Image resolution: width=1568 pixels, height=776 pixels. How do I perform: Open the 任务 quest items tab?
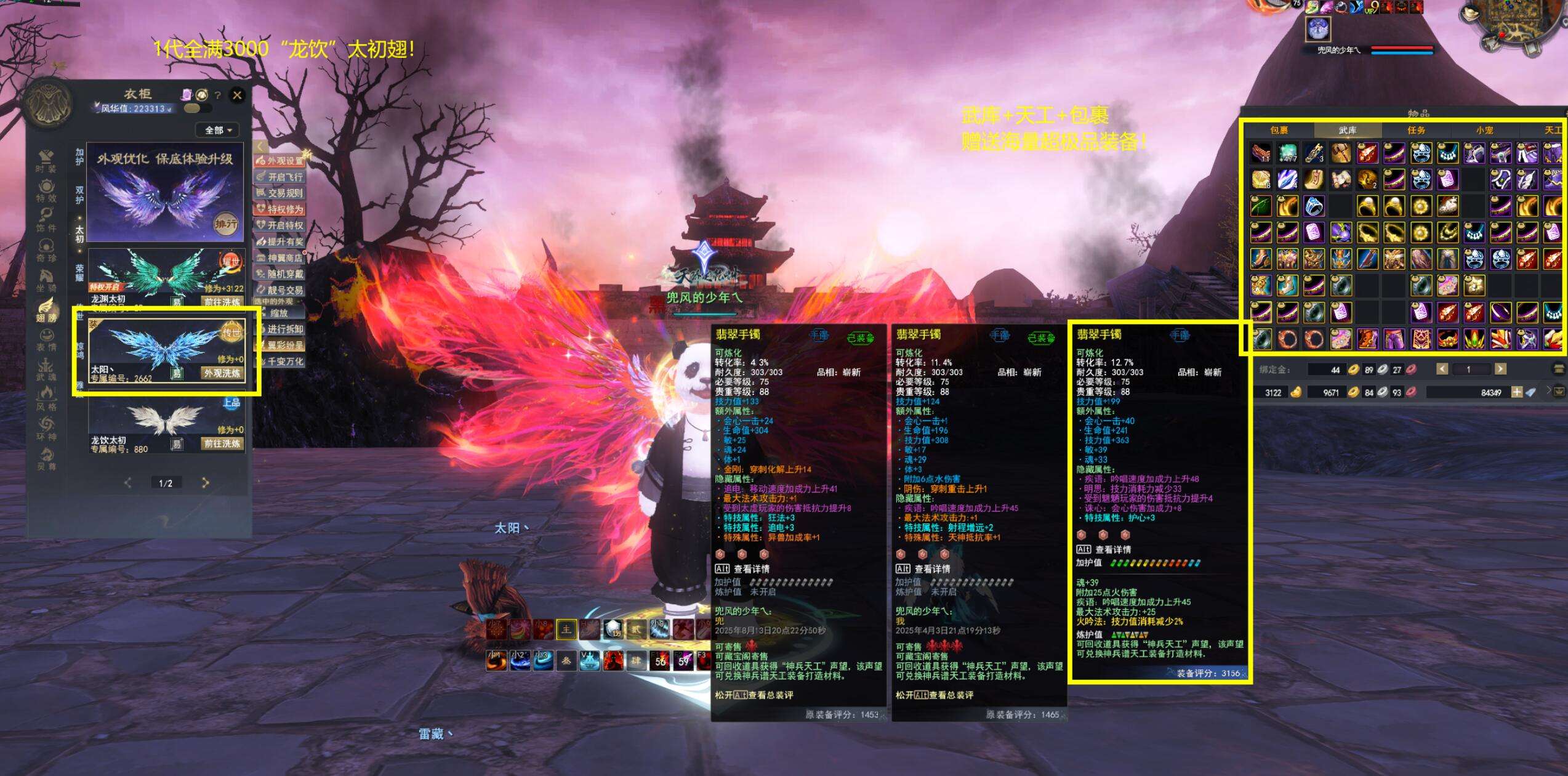click(1416, 130)
